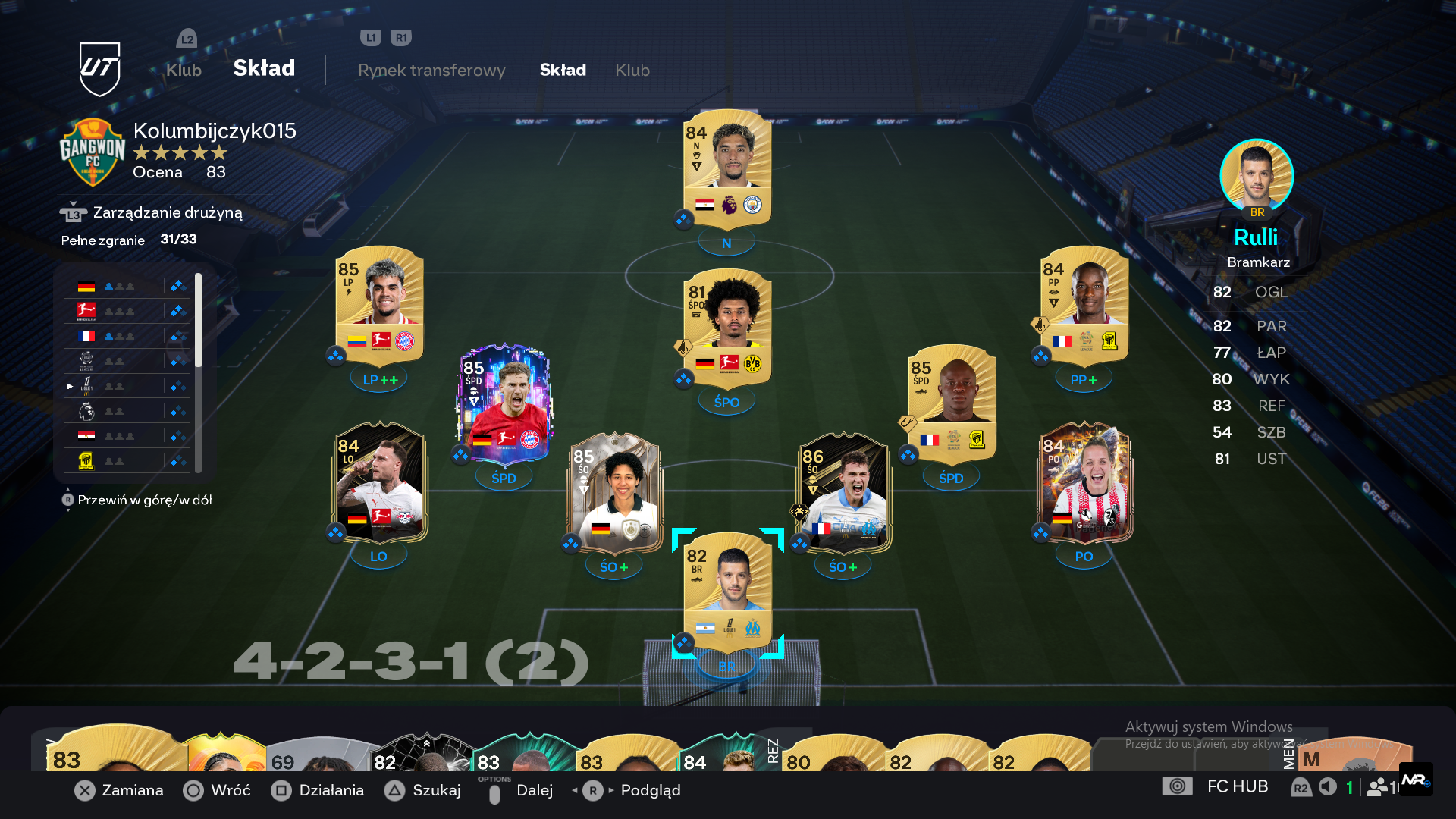Choose the 85 ŚO icon defender card
The width and height of the screenshot is (1456, 819).
[614, 493]
